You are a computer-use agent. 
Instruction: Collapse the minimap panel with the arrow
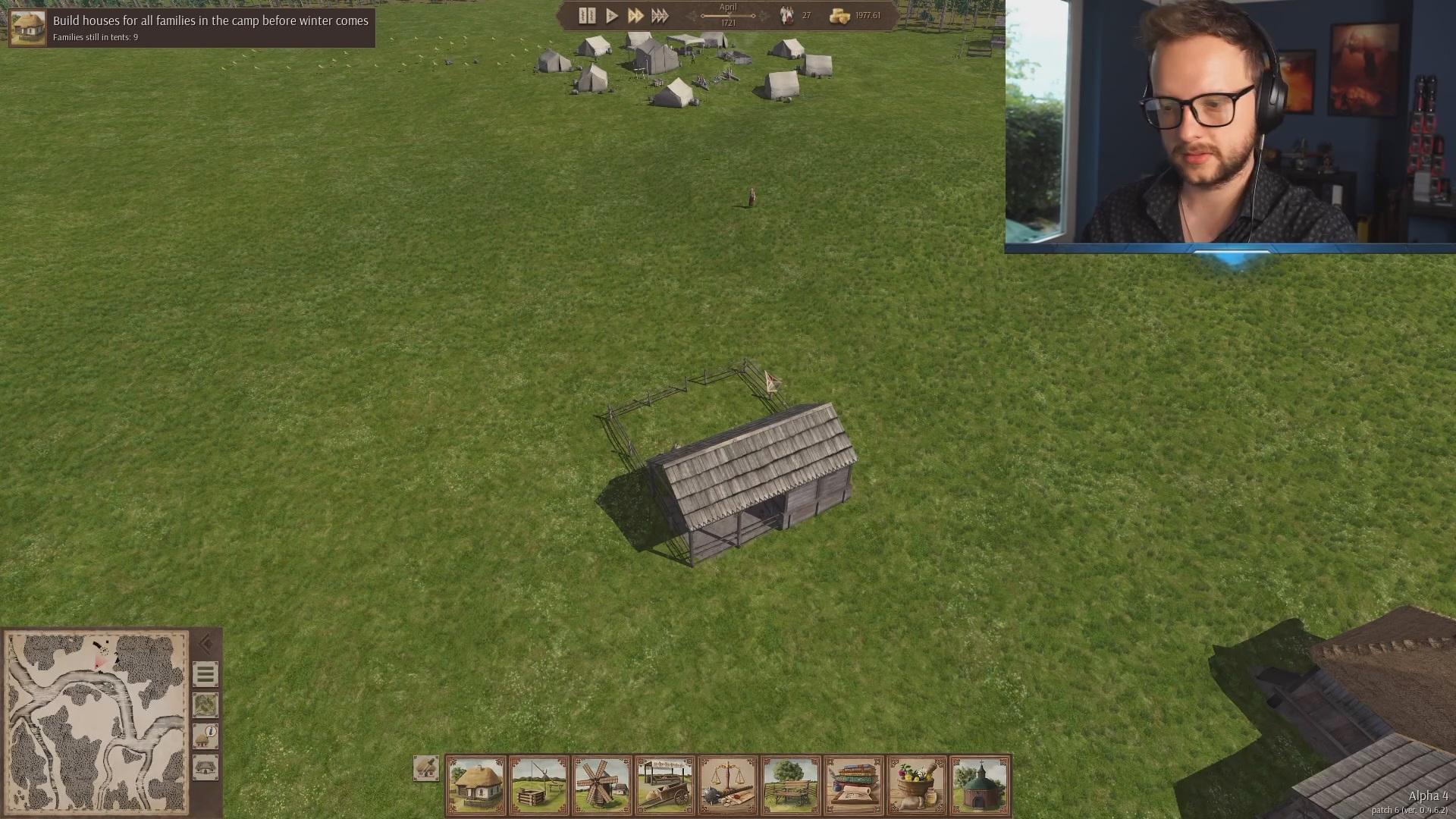coord(206,645)
